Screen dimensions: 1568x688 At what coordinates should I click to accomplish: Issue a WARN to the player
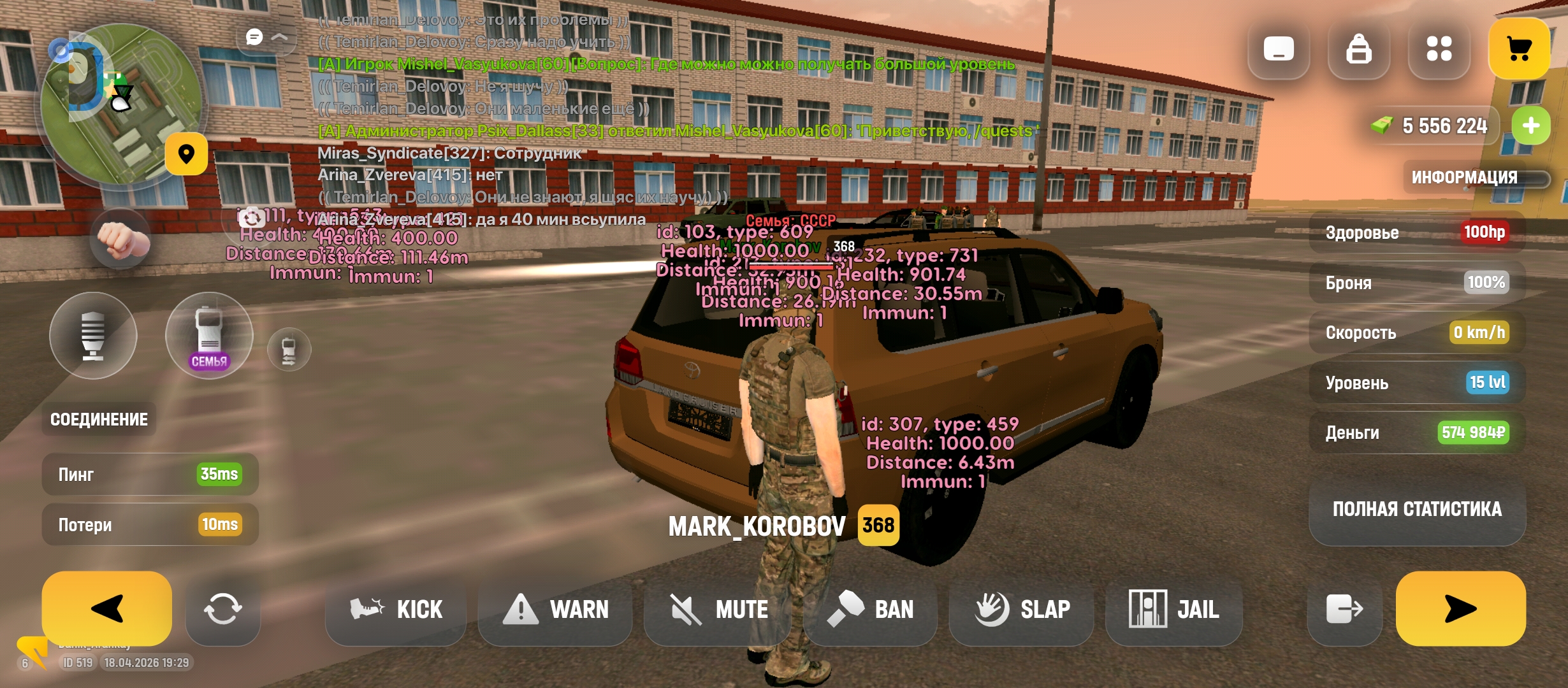555,610
